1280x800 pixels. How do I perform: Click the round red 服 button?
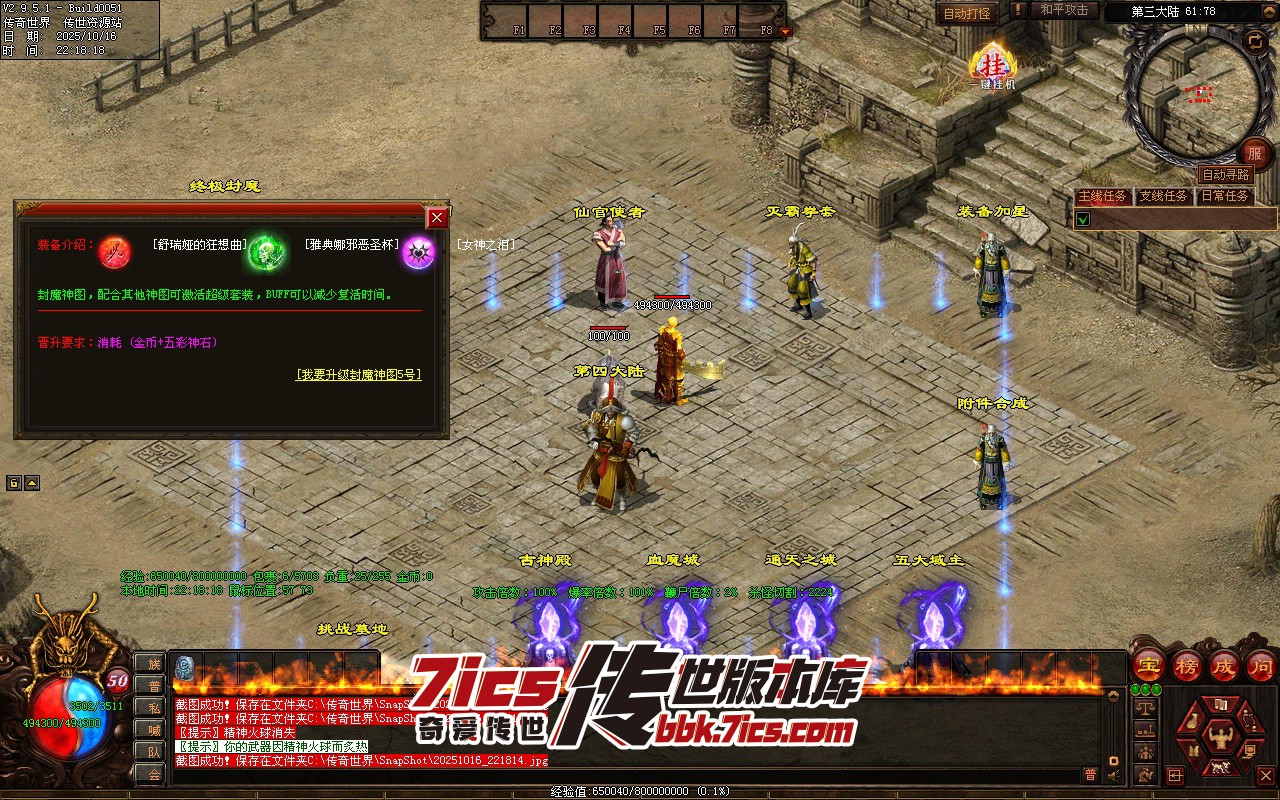click(1255, 153)
